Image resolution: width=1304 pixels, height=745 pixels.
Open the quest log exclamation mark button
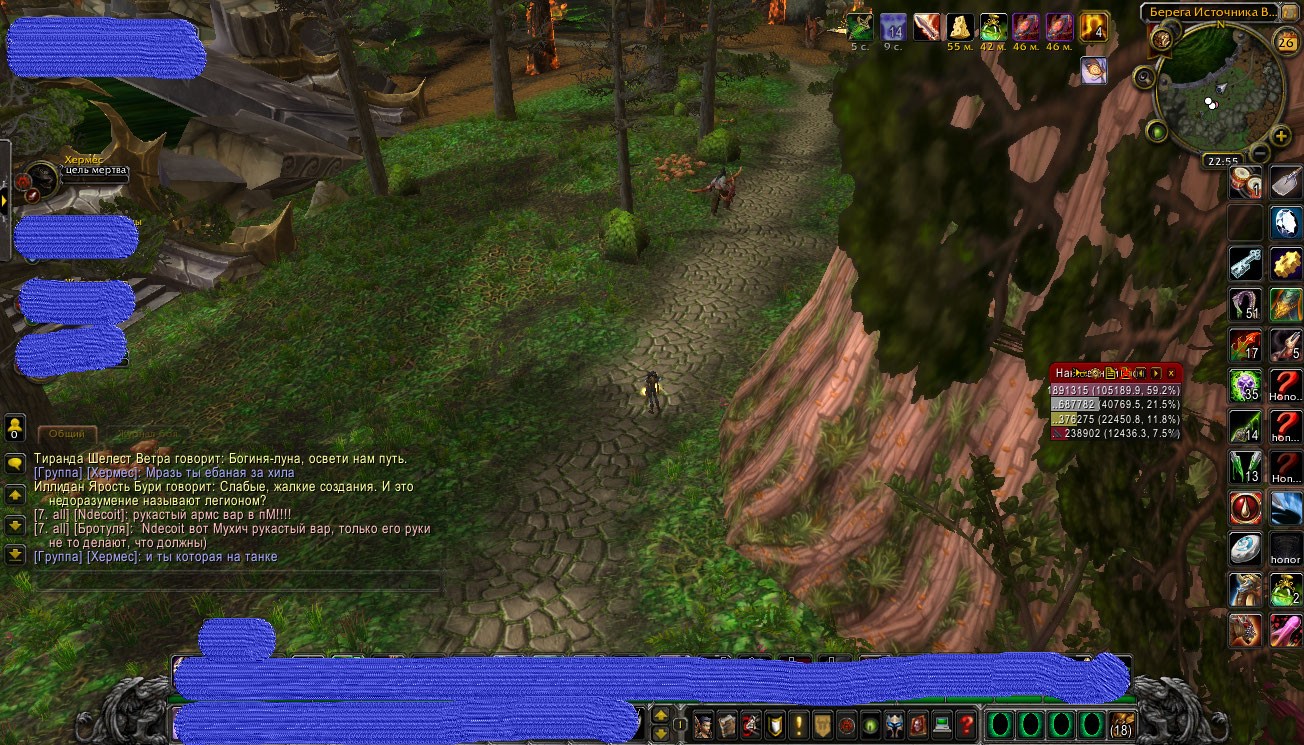[799, 723]
